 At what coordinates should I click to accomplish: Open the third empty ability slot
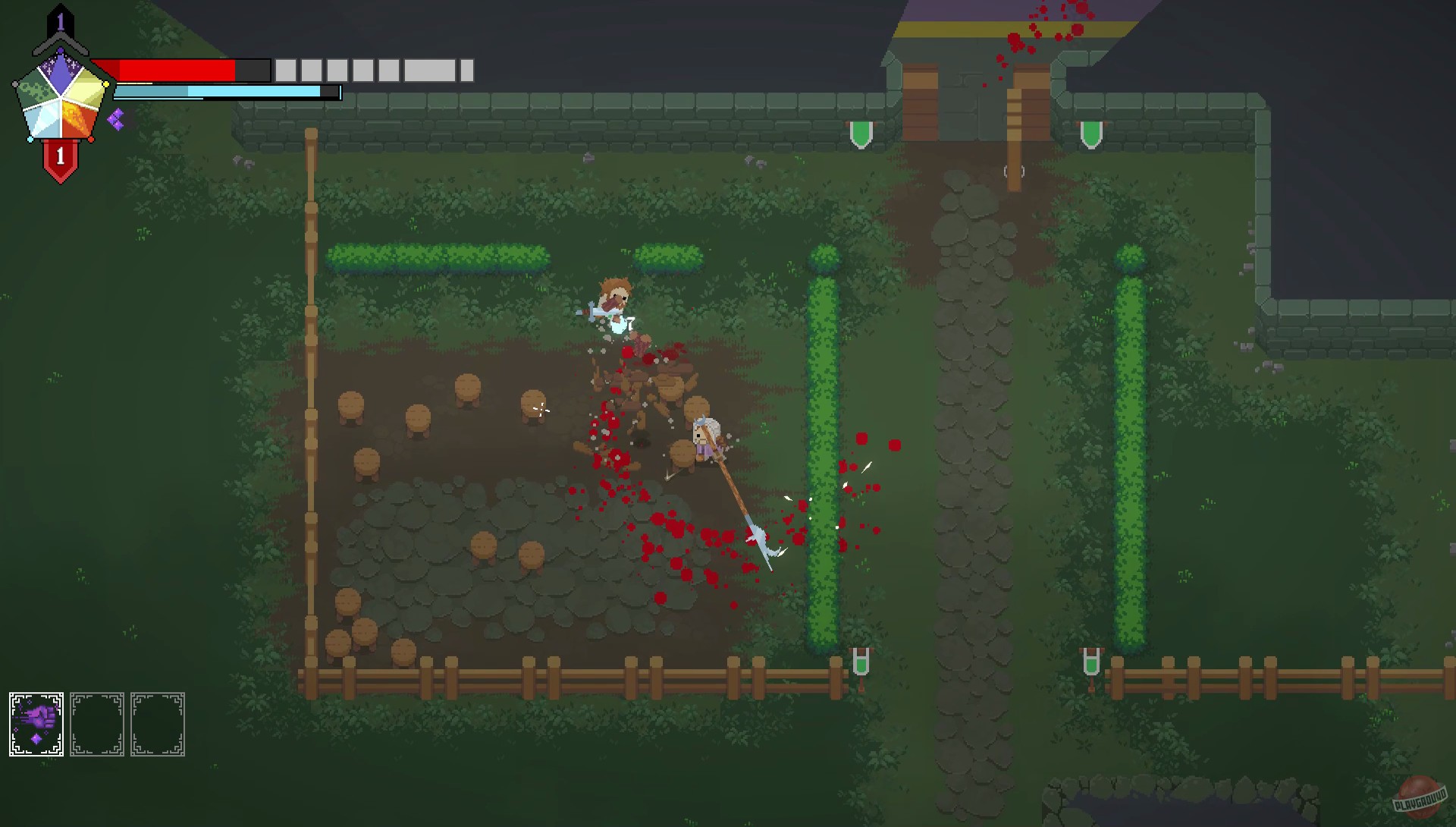pyautogui.click(x=158, y=722)
